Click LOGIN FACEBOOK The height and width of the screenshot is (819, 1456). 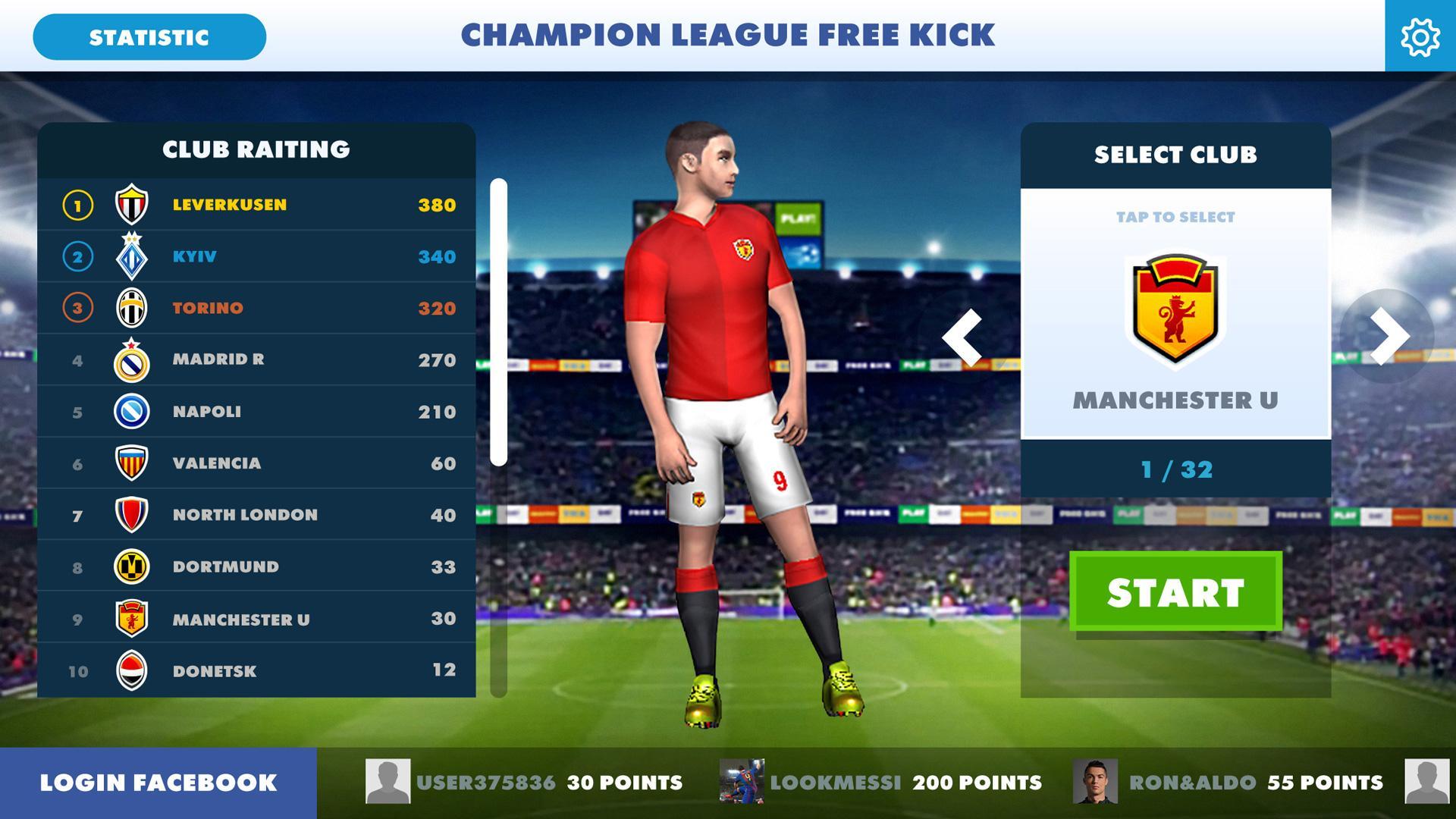pyautogui.click(x=157, y=782)
